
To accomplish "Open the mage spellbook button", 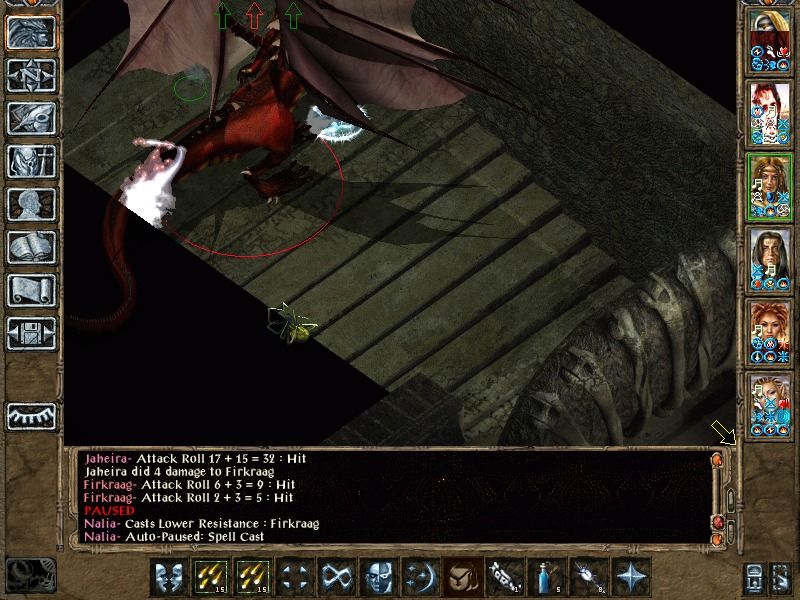I will coord(30,247).
